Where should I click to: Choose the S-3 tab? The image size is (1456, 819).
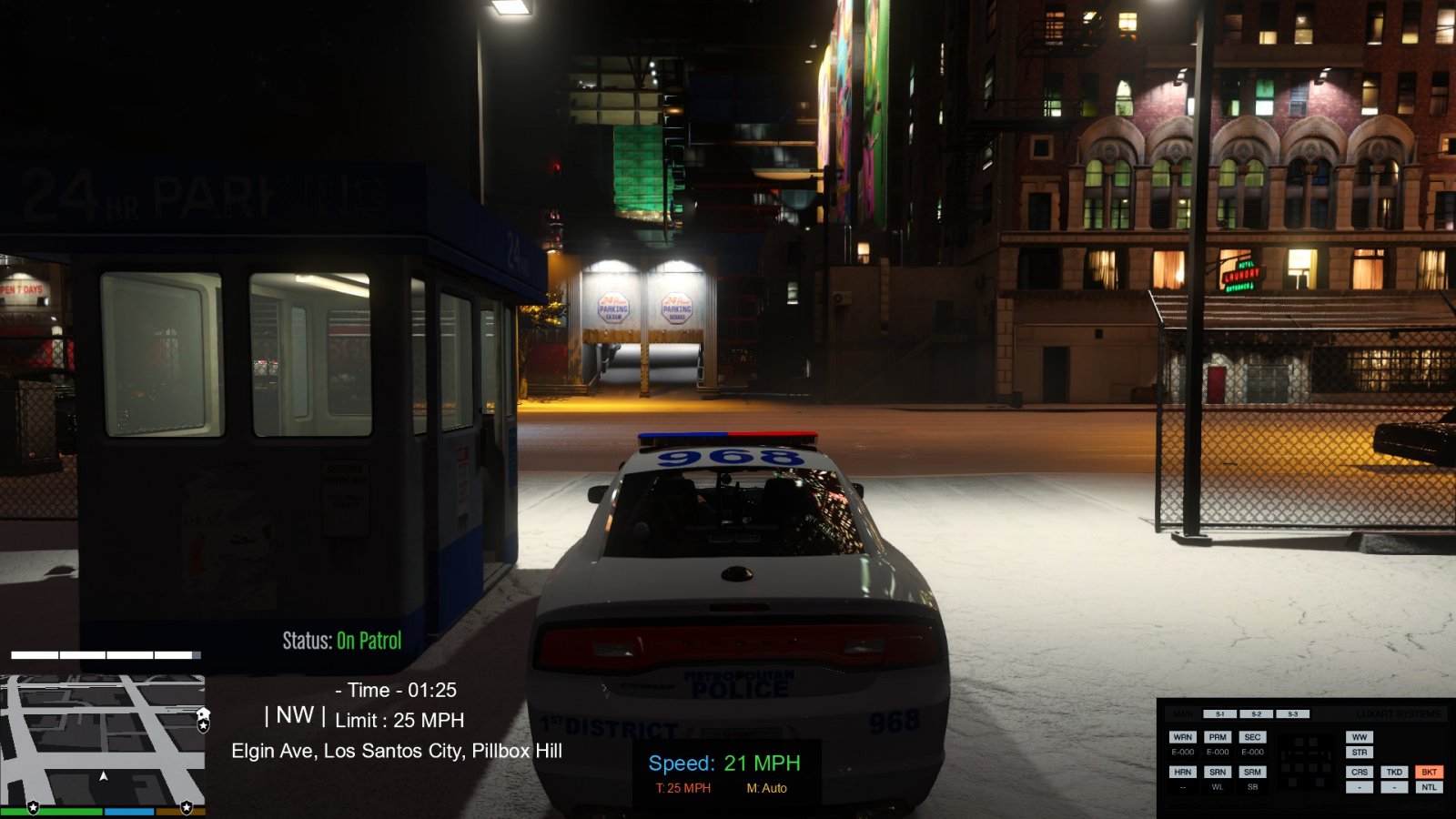1292,714
